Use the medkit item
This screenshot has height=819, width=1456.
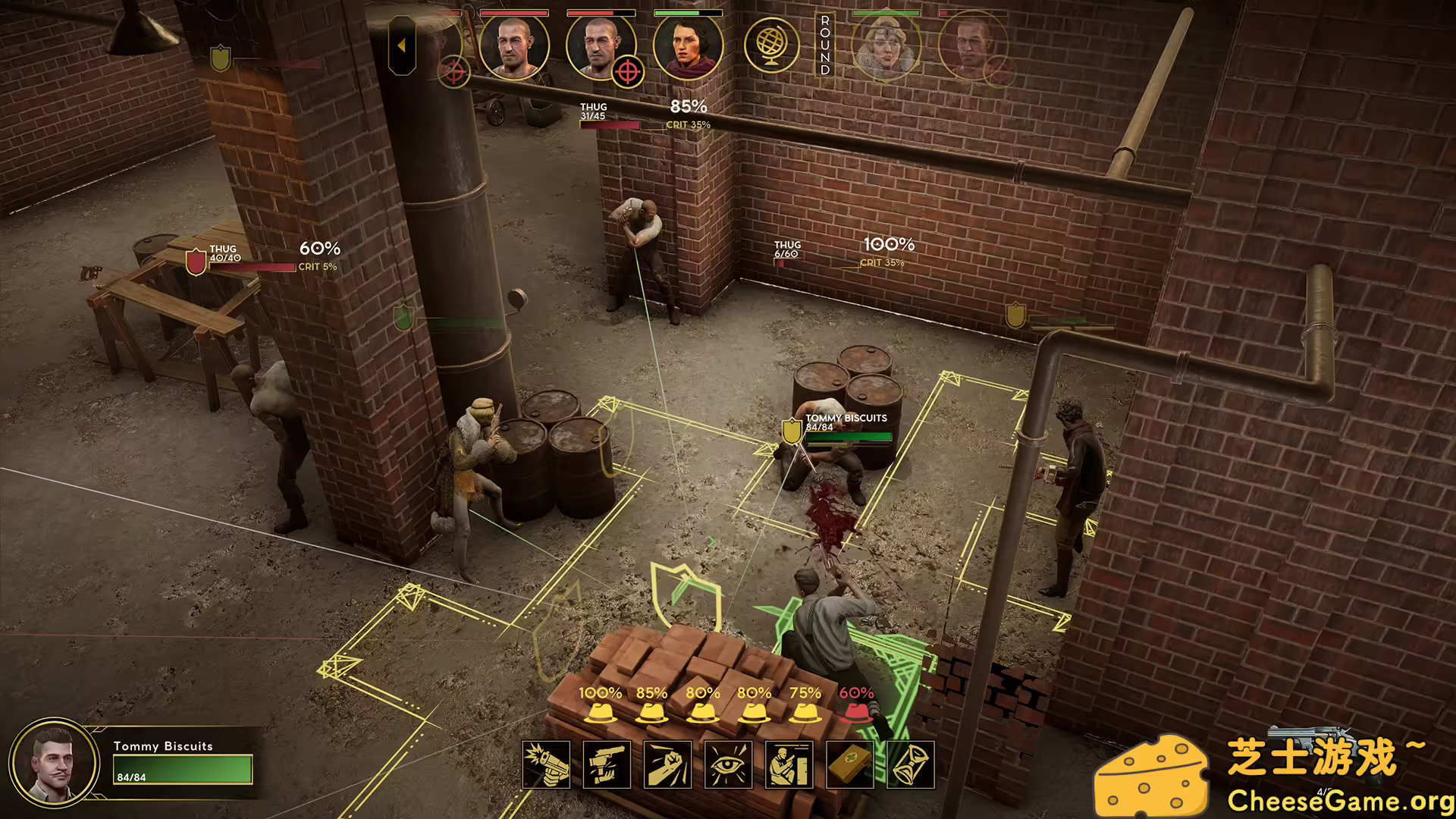pyautogui.click(x=849, y=764)
